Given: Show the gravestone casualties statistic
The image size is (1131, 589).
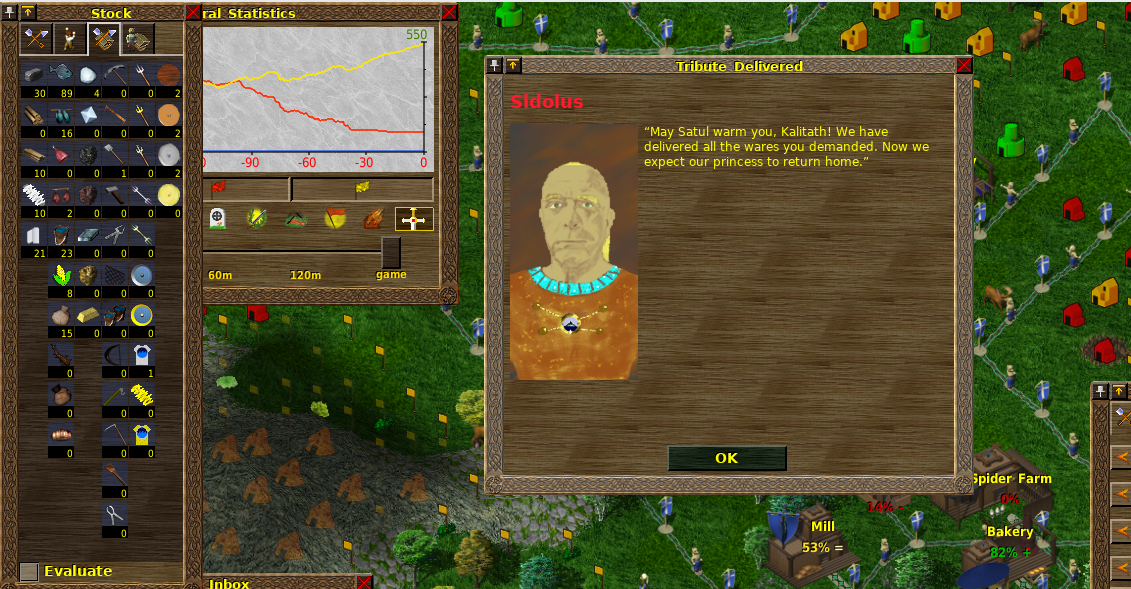Looking at the screenshot, I should 217,218.
